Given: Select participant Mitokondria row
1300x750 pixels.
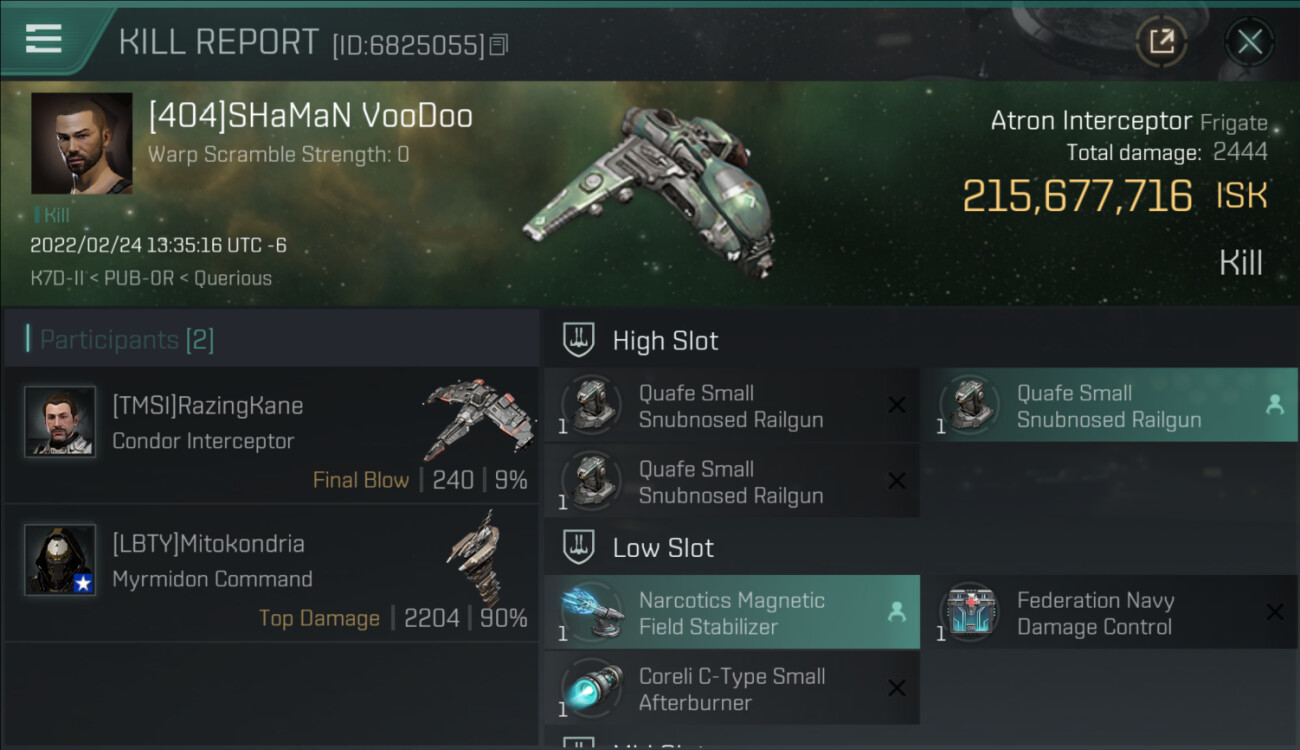Looking at the screenshot, I should tap(271, 573).
